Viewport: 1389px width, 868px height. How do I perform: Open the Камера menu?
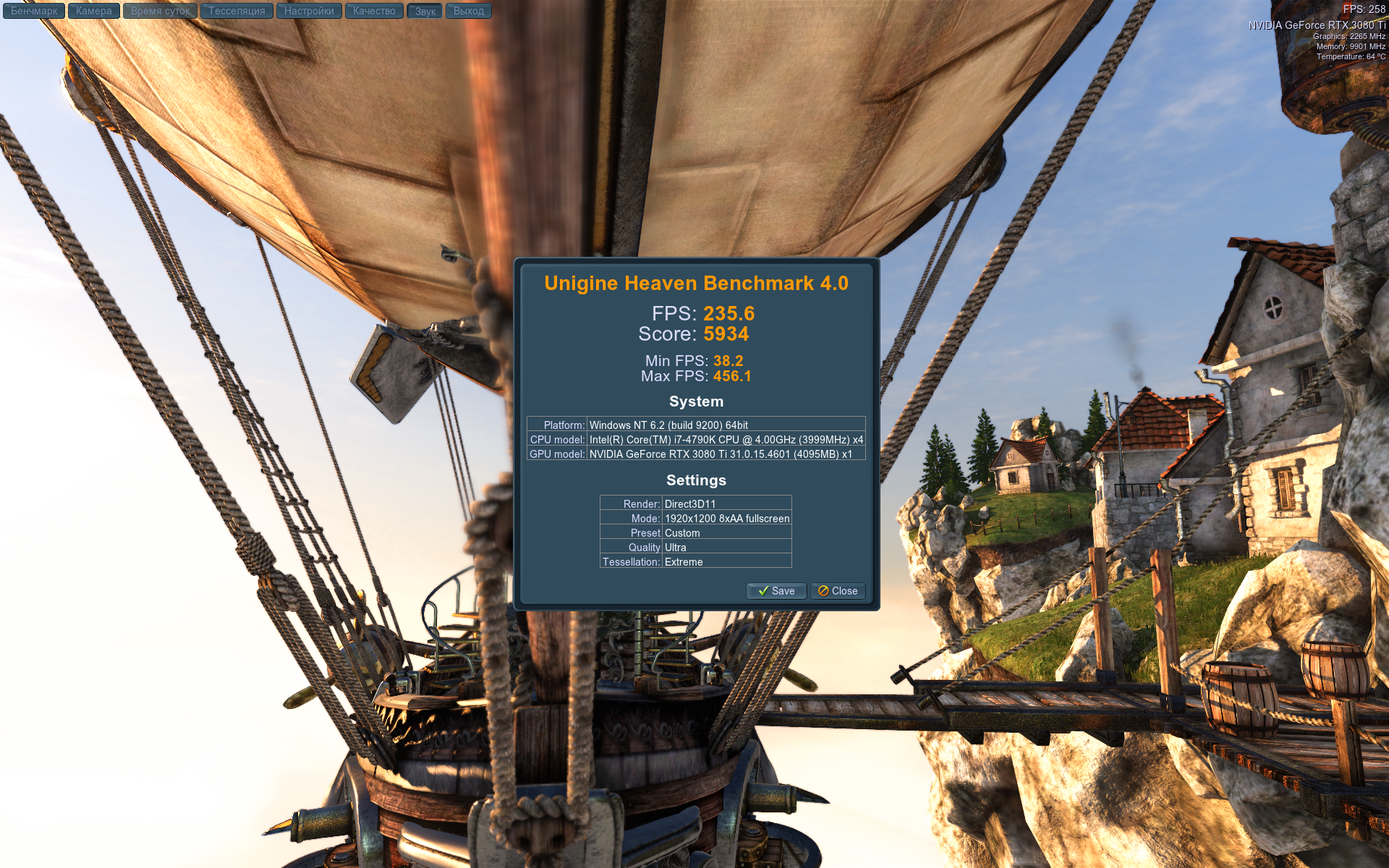click(94, 11)
